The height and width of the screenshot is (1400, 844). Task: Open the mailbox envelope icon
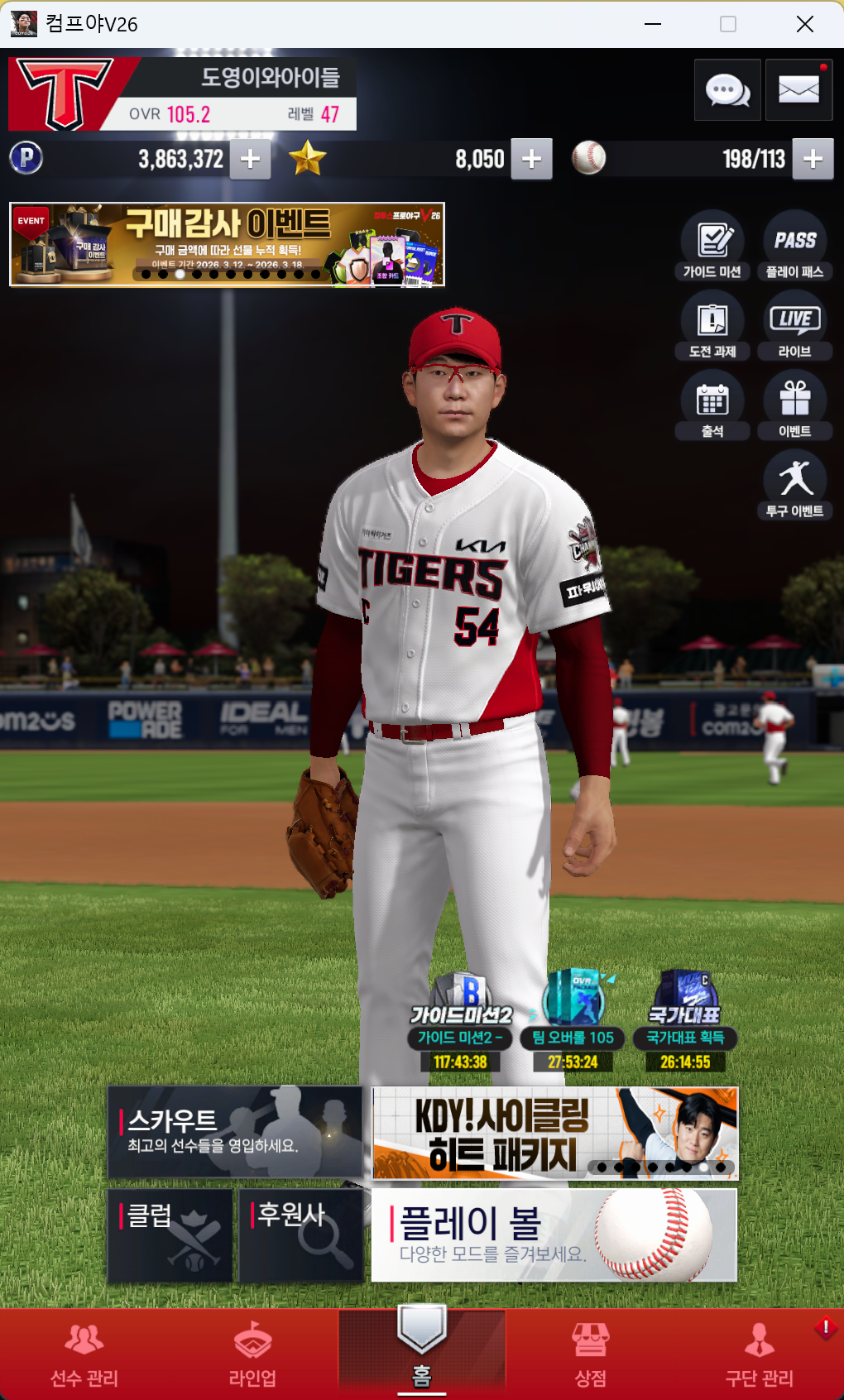798,90
